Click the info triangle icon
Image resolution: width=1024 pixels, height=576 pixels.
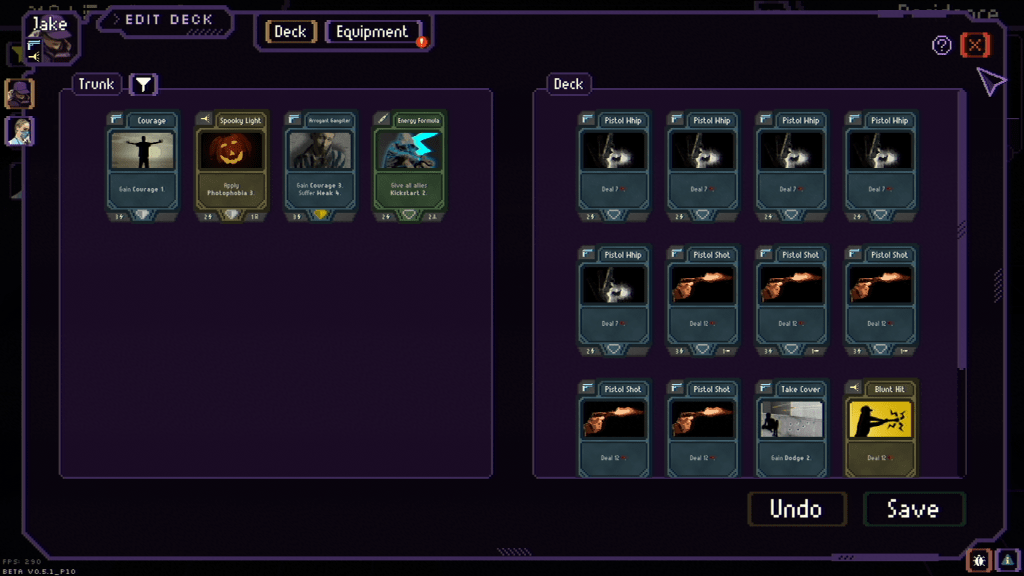coord(1006,561)
